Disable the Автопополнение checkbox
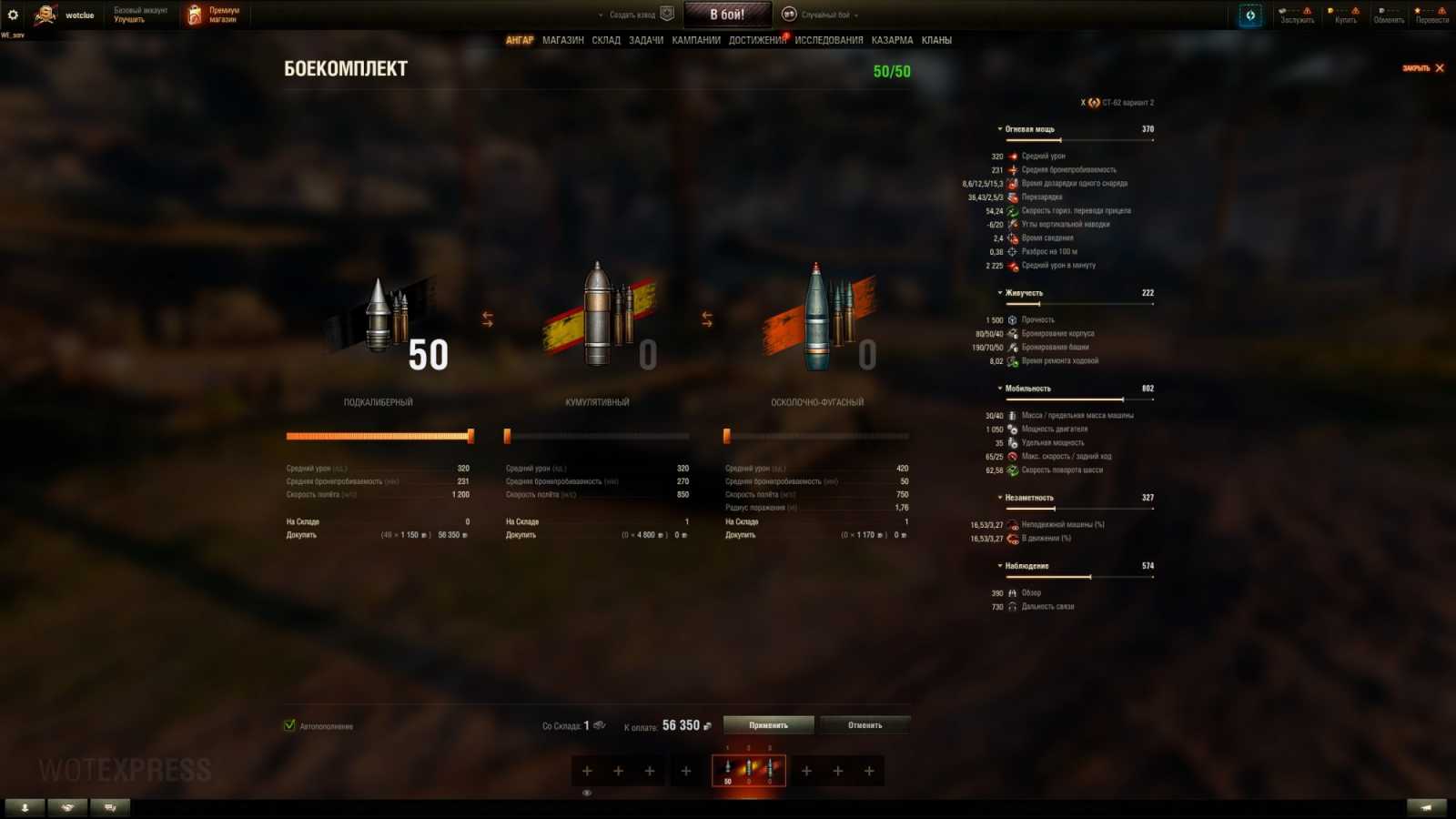 click(x=290, y=725)
